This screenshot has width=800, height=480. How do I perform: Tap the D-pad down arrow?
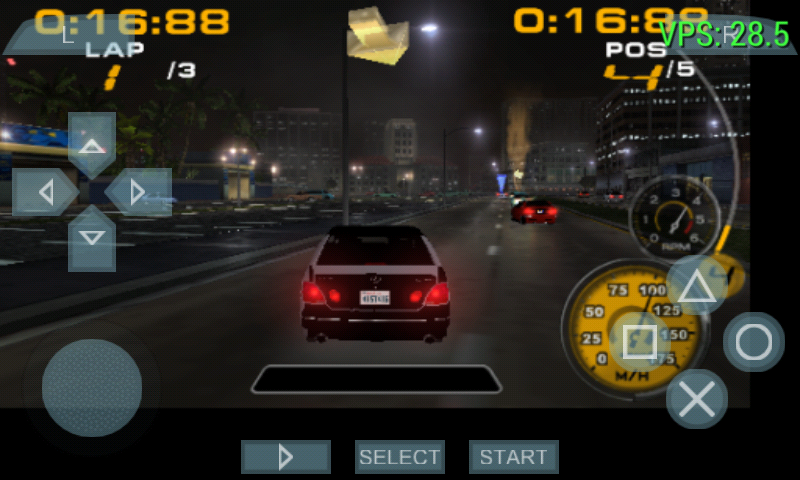tap(92, 238)
